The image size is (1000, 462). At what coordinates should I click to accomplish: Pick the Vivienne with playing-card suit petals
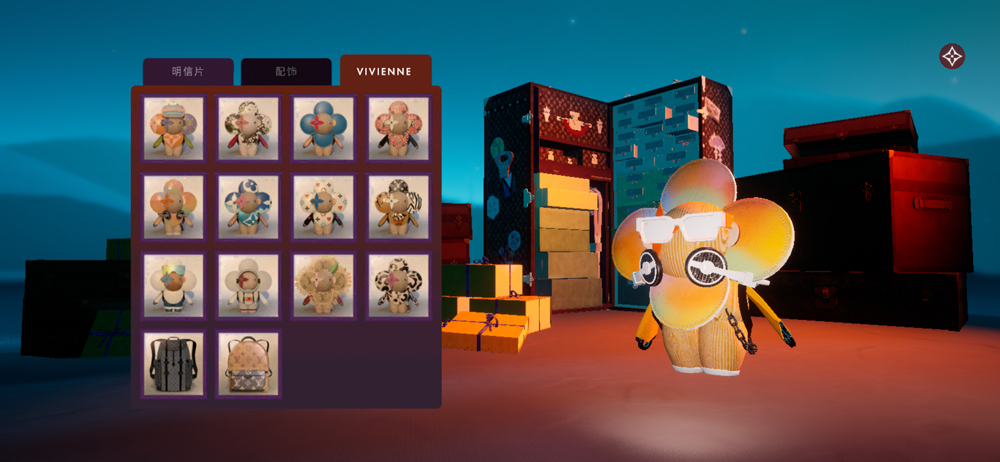point(324,207)
